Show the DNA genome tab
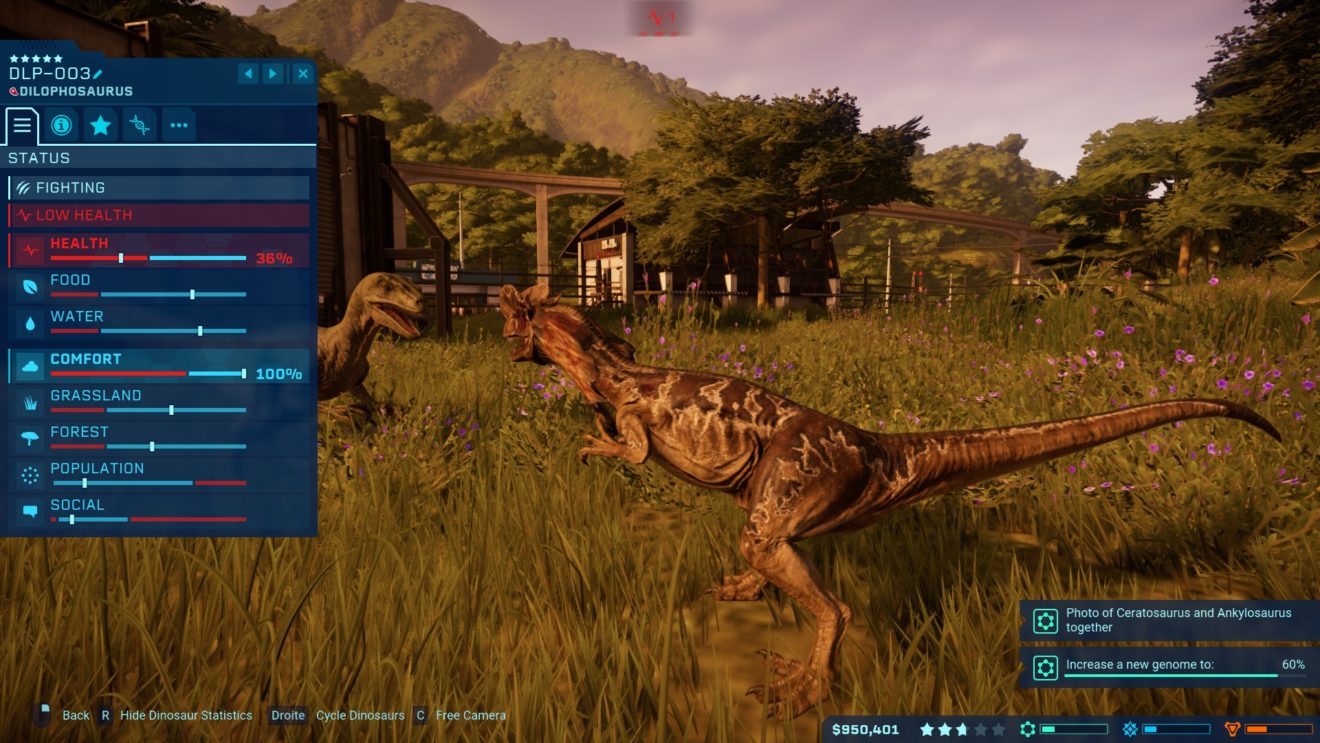The image size is (1320, 743). click(x=140, y=125)
